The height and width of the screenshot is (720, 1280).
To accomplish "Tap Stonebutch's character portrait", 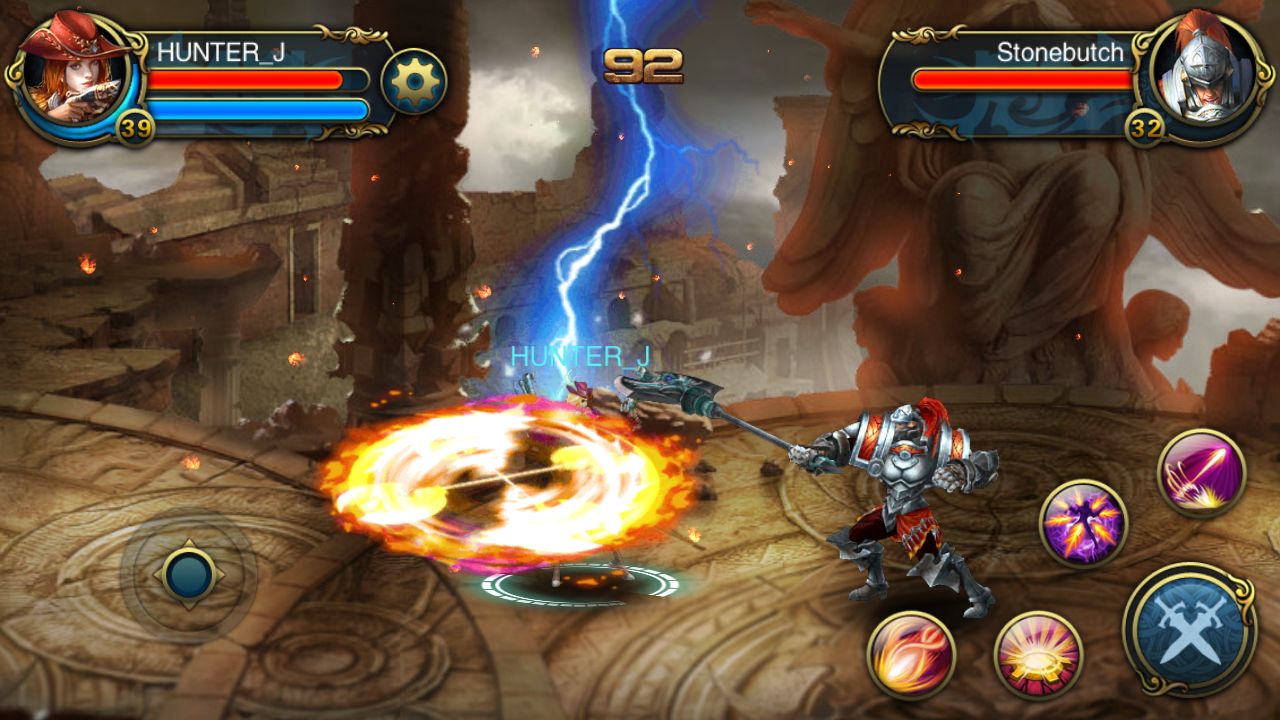I will [x=1205, y=75].
